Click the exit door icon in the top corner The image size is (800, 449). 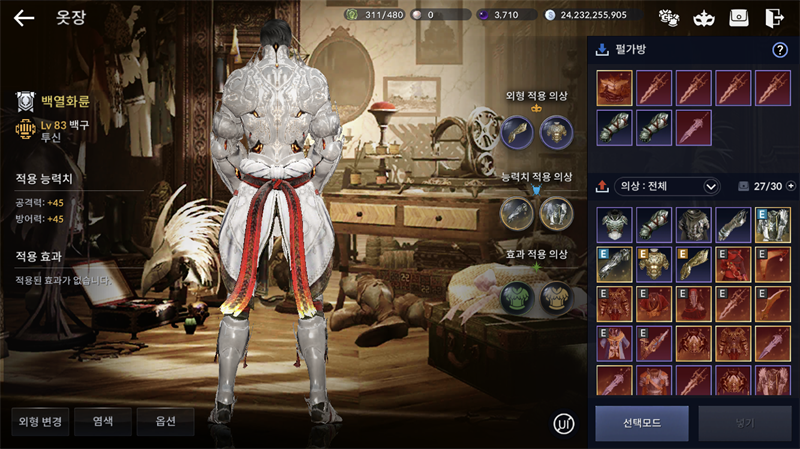coord(773,17)
